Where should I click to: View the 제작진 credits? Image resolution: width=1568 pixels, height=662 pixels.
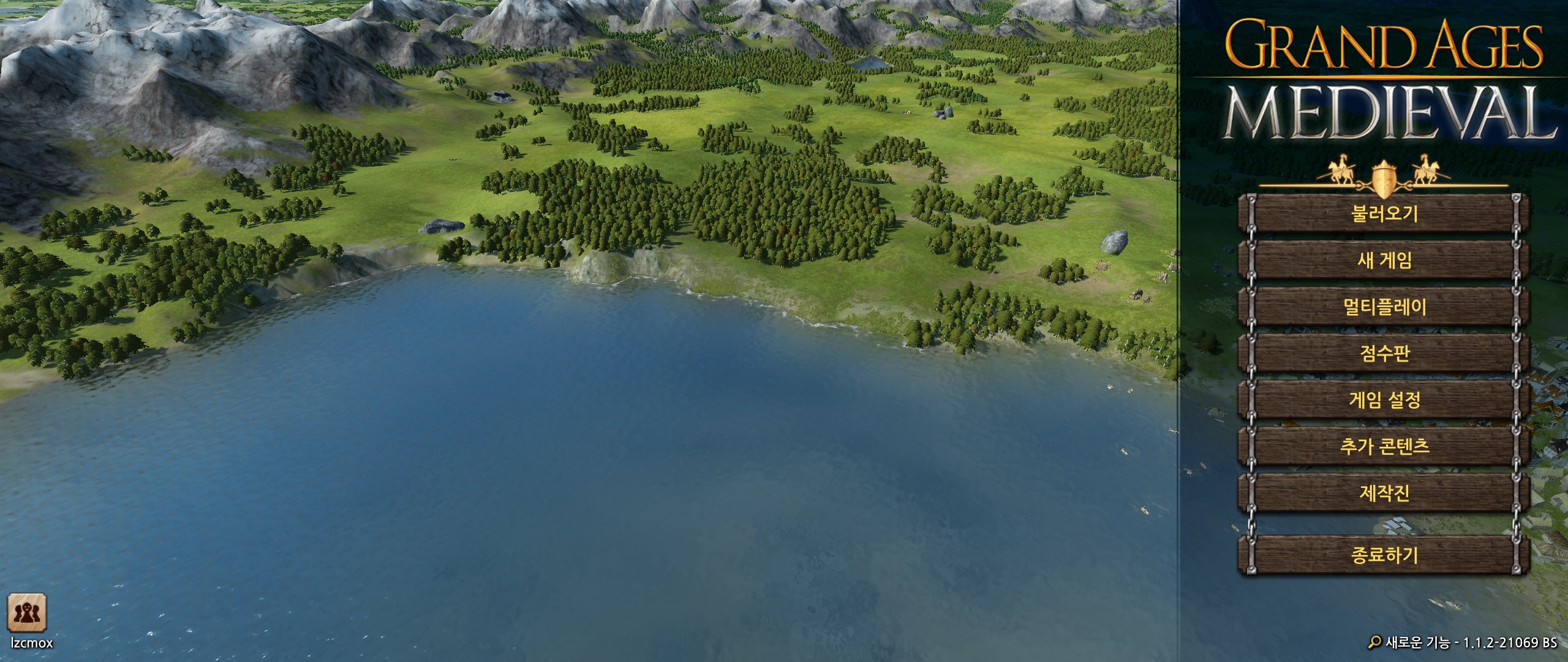click(1384, 492)
